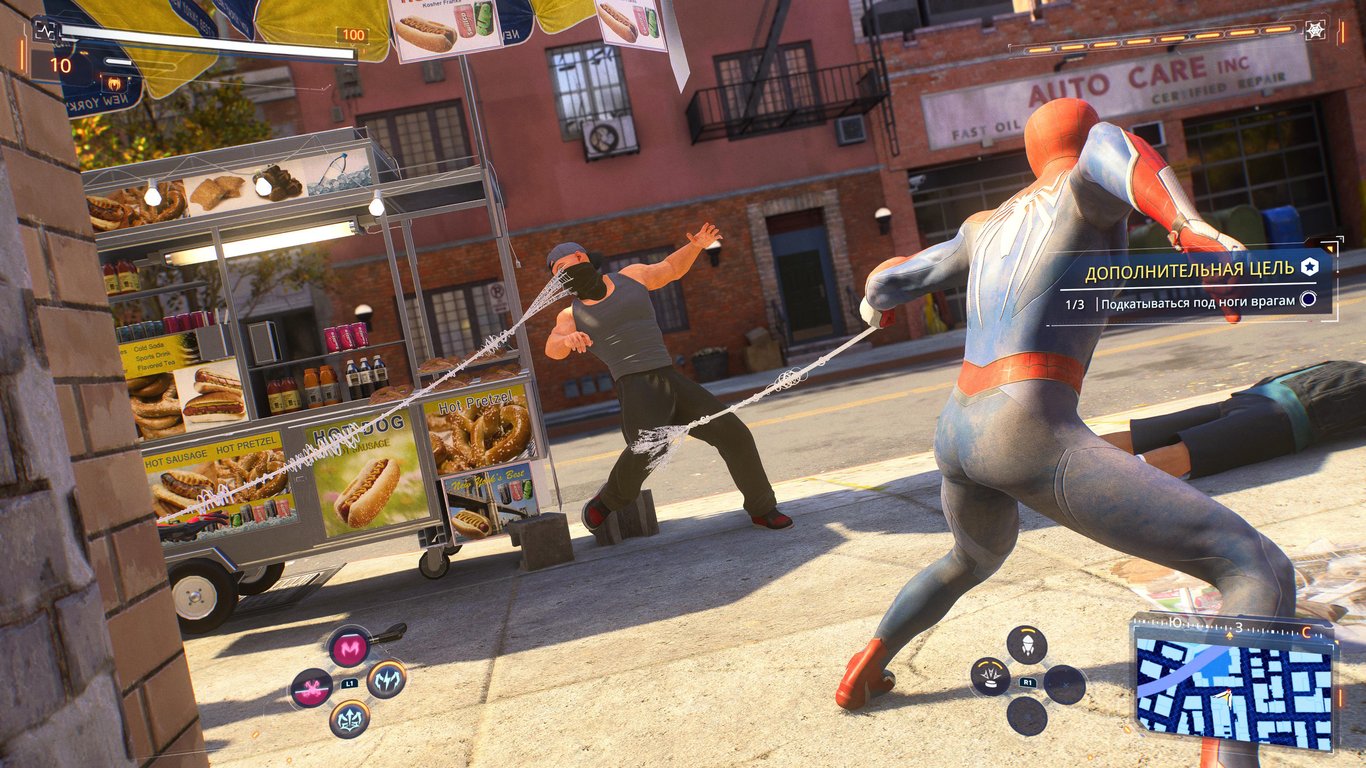1366x768 pixels.
Task: Trigger the upward-arrow spider-arms ability
Action: pos(349,718)
